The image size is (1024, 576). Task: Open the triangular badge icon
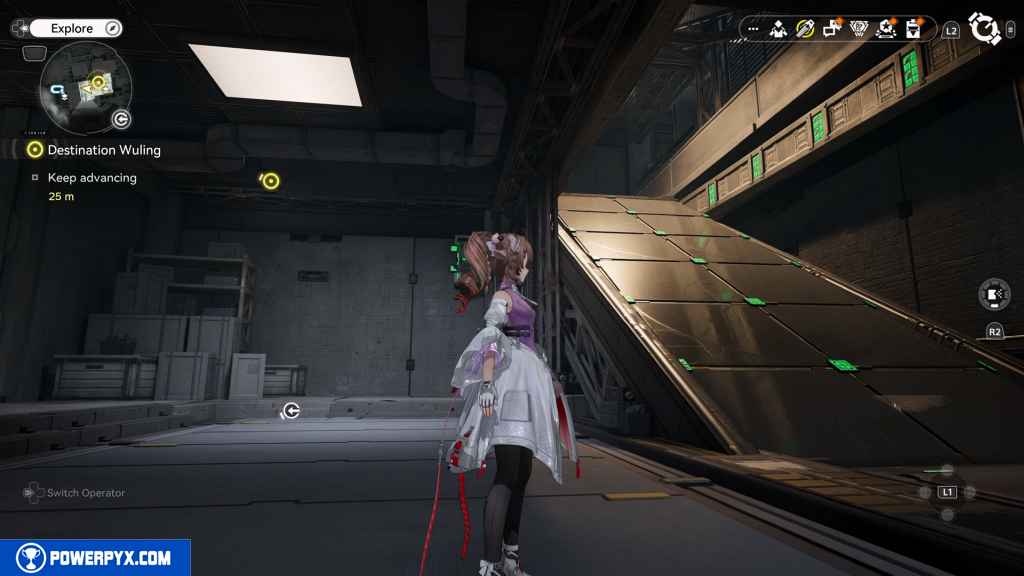[x=858, y=29]
